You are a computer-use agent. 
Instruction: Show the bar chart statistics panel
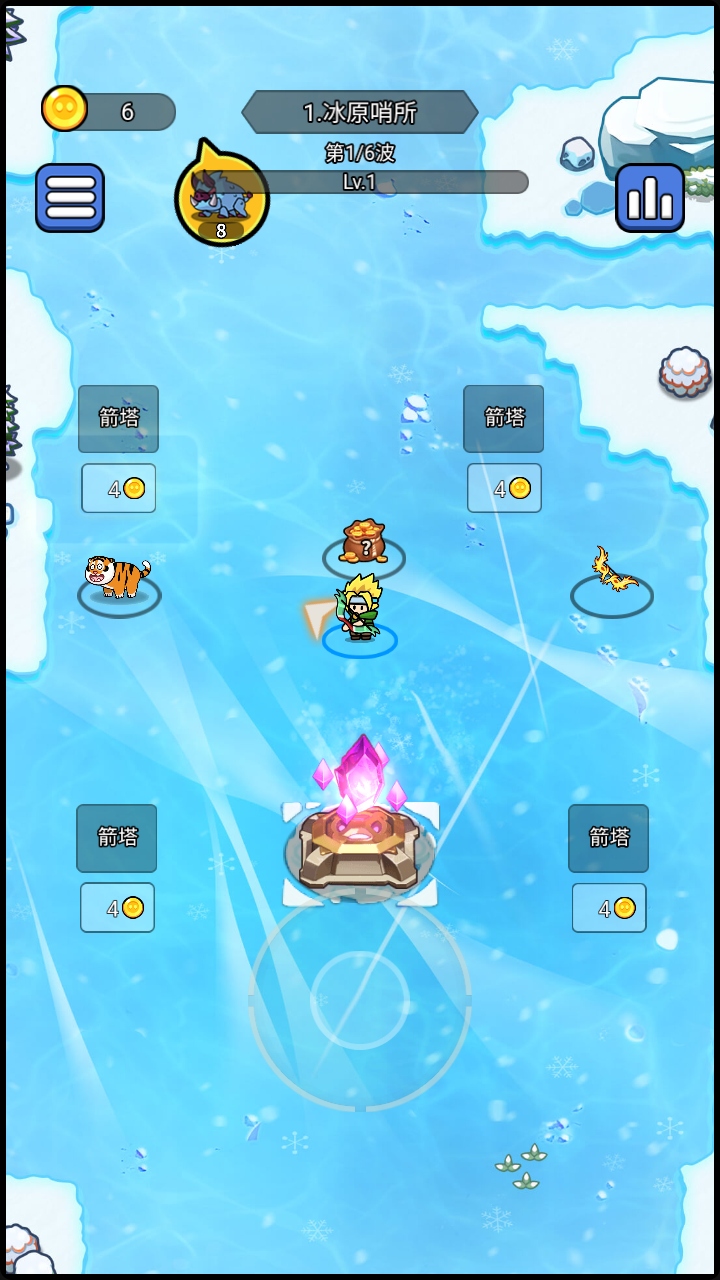pos(650,198)
